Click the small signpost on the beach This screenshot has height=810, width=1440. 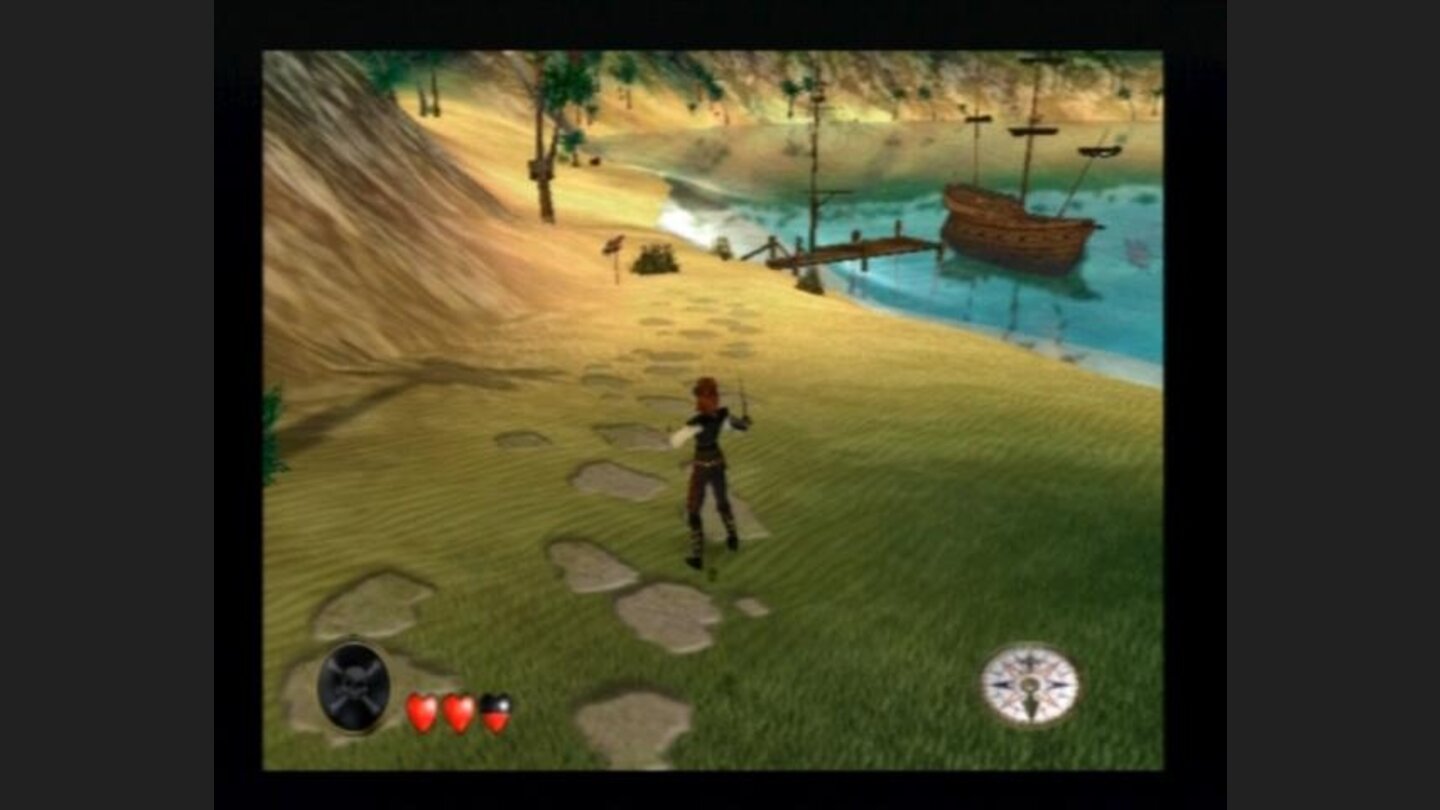[614, 250]
